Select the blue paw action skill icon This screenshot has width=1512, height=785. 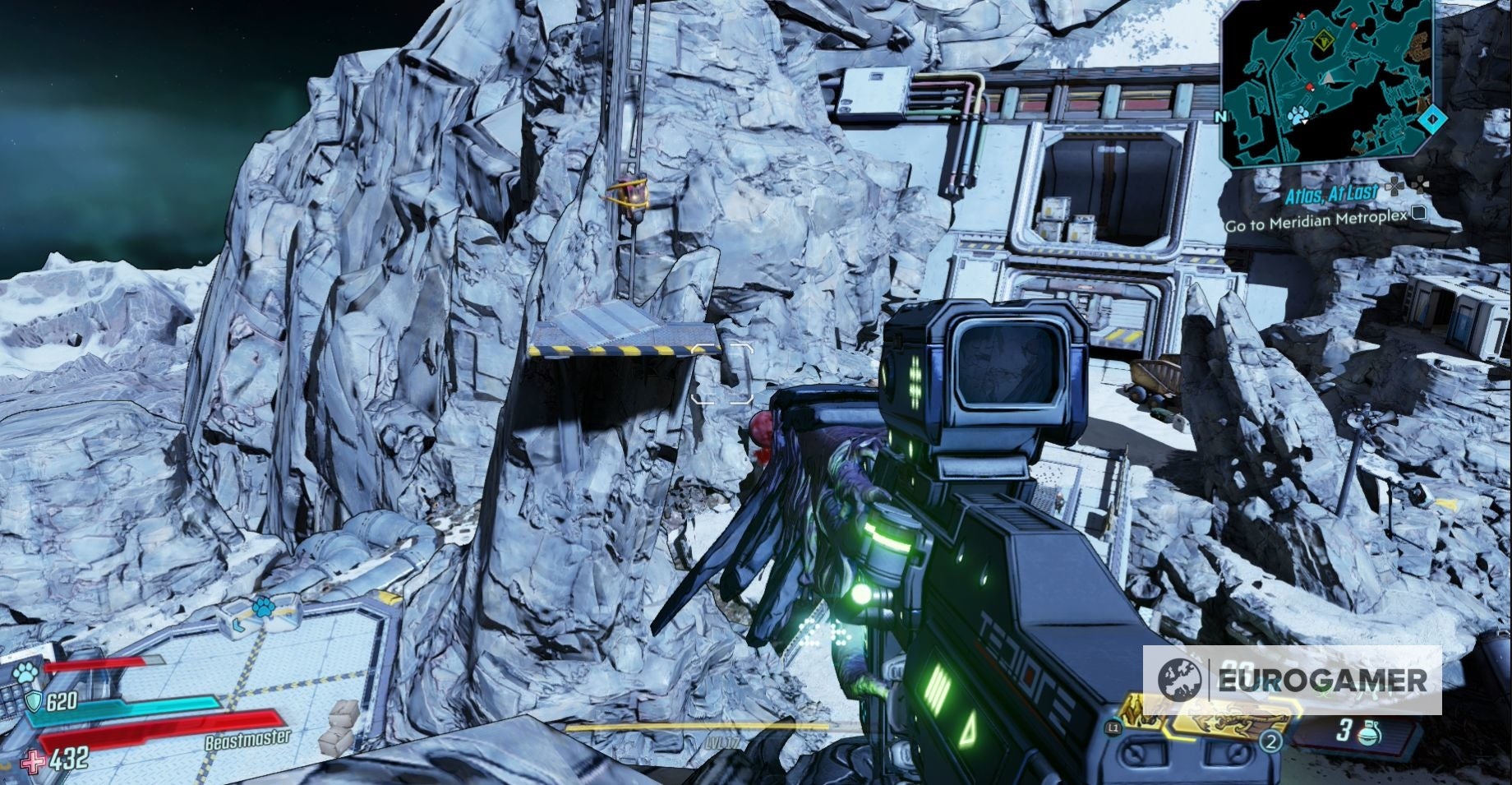(25, 672)
